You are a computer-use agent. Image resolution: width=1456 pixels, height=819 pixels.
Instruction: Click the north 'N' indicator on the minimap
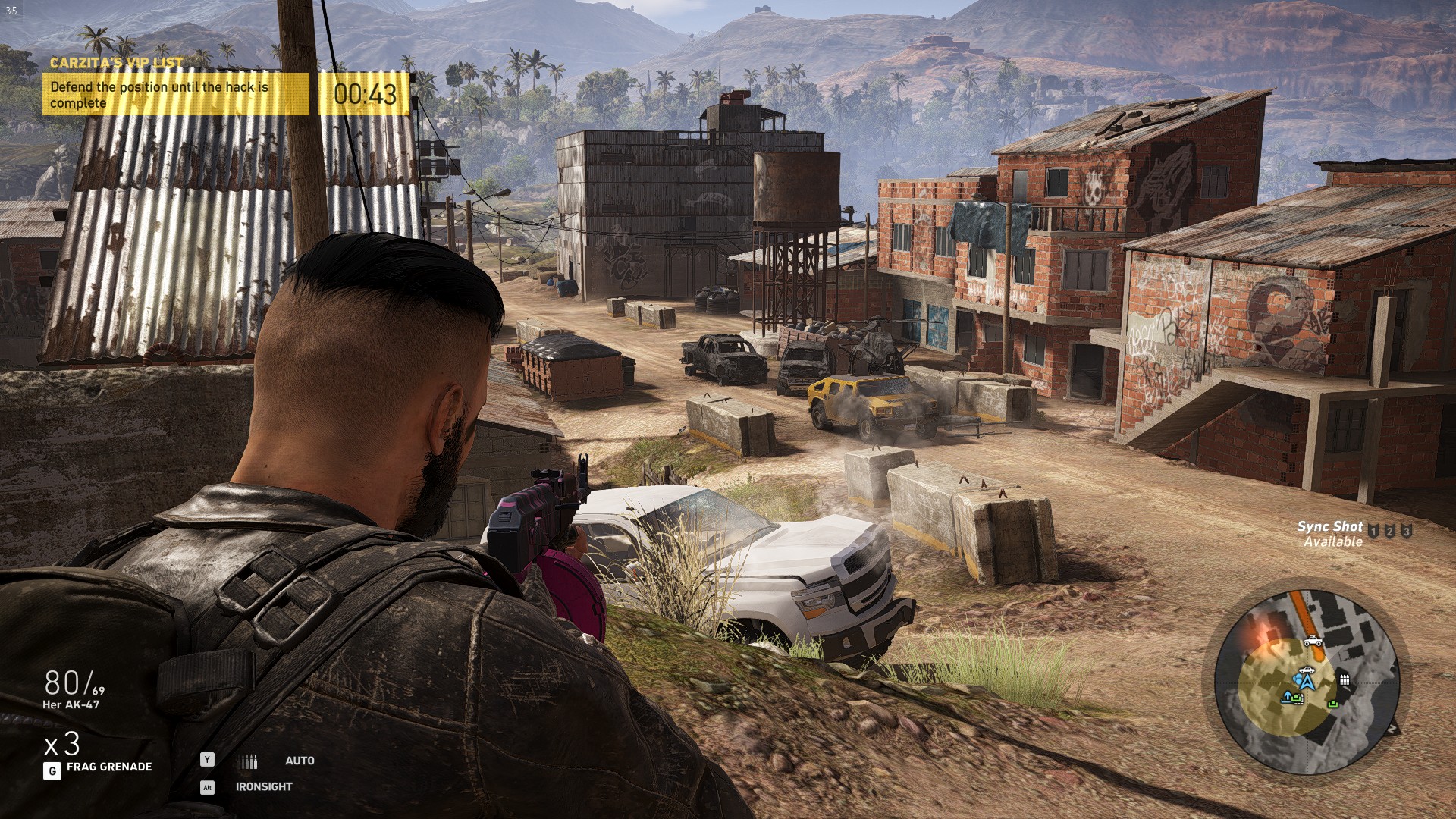[1394, 726]
